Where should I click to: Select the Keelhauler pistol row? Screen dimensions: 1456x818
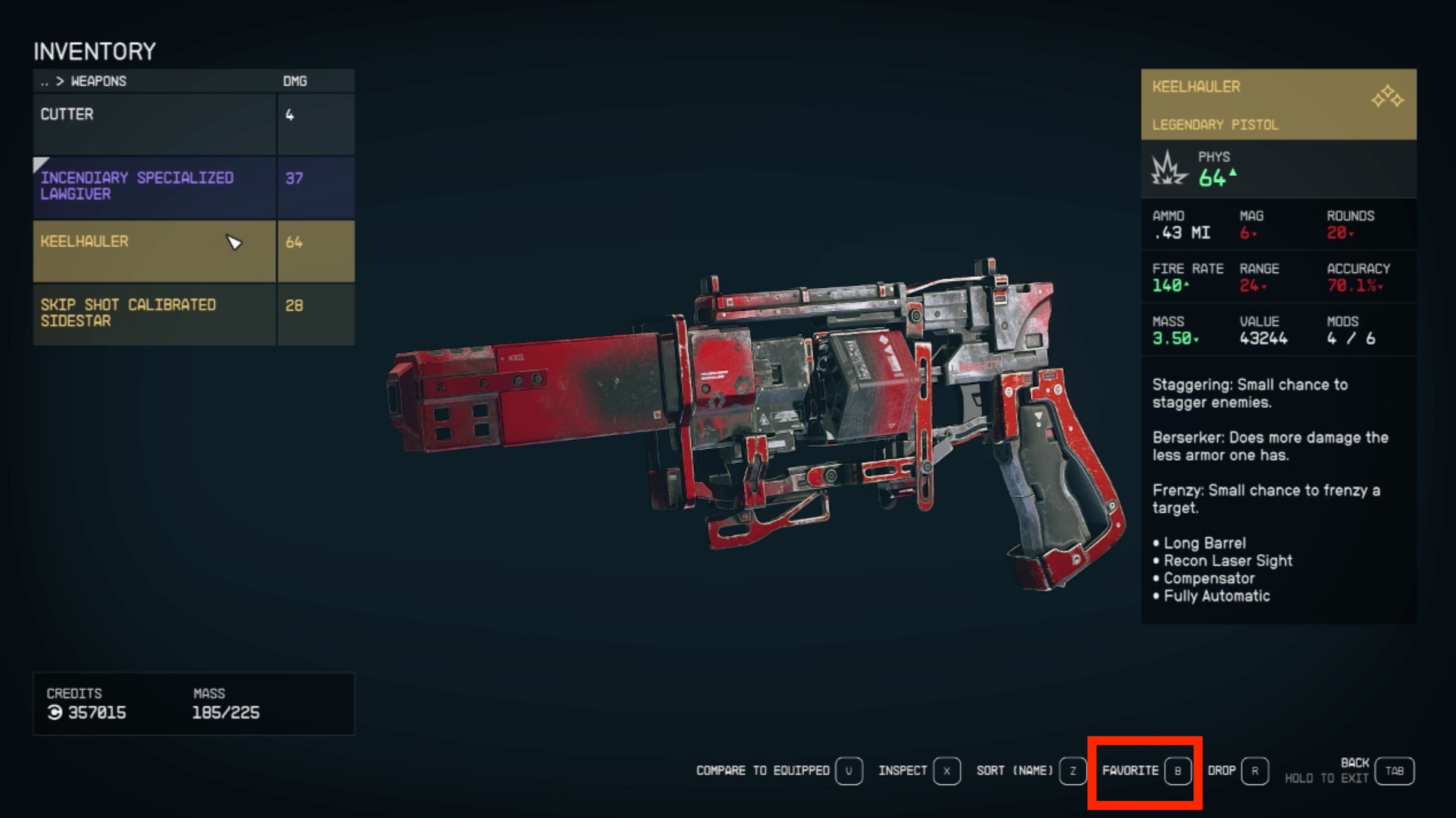click(155, 251)
